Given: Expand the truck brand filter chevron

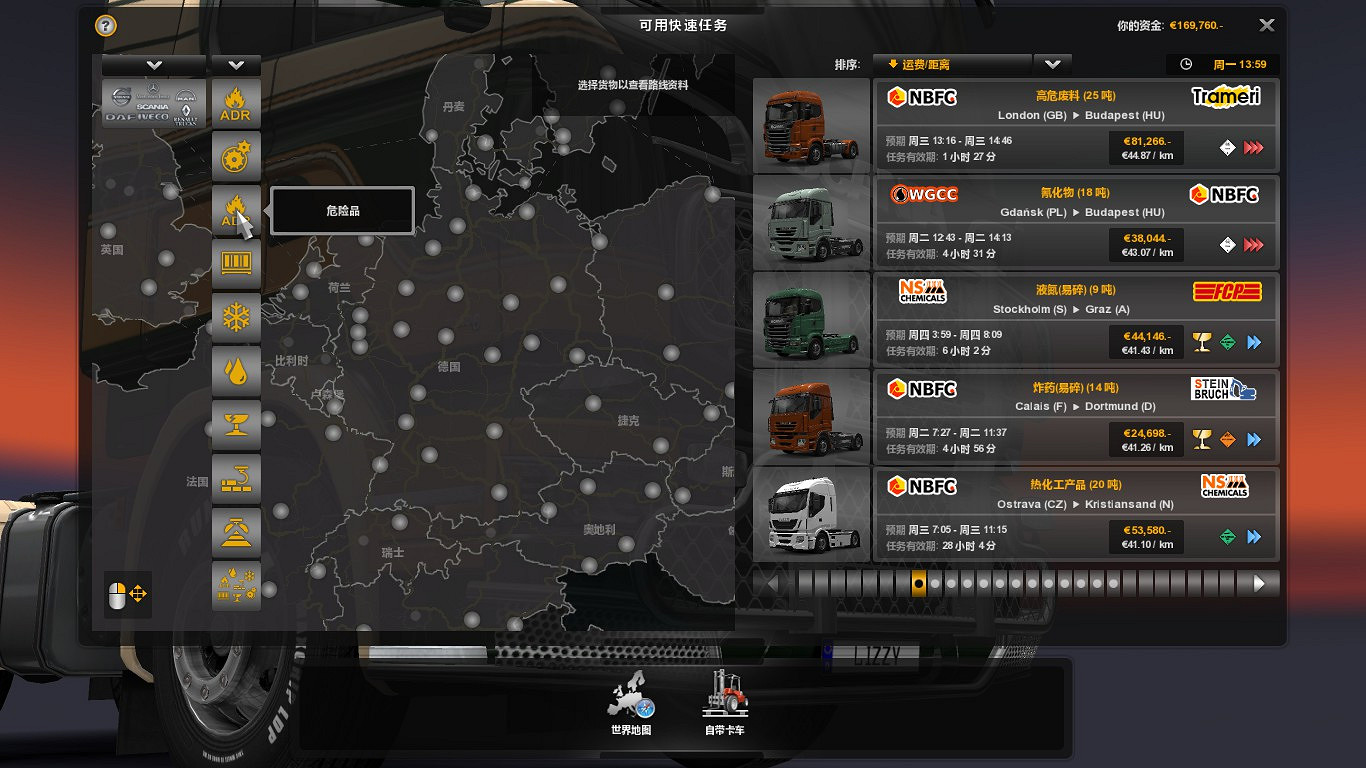Looking at the screenshot, I should pos(152,64).
